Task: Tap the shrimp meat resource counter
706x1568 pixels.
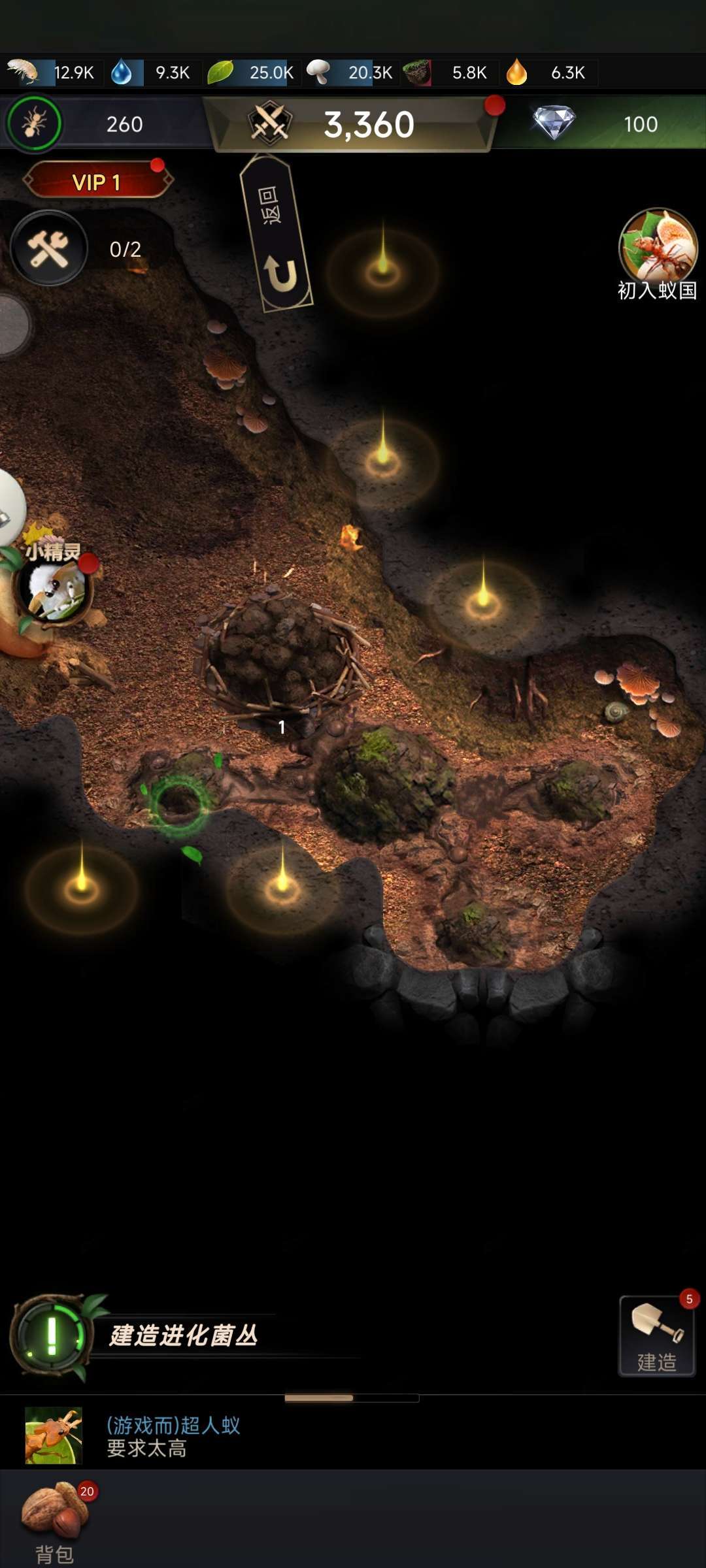Action: click(x=52, y=73)
